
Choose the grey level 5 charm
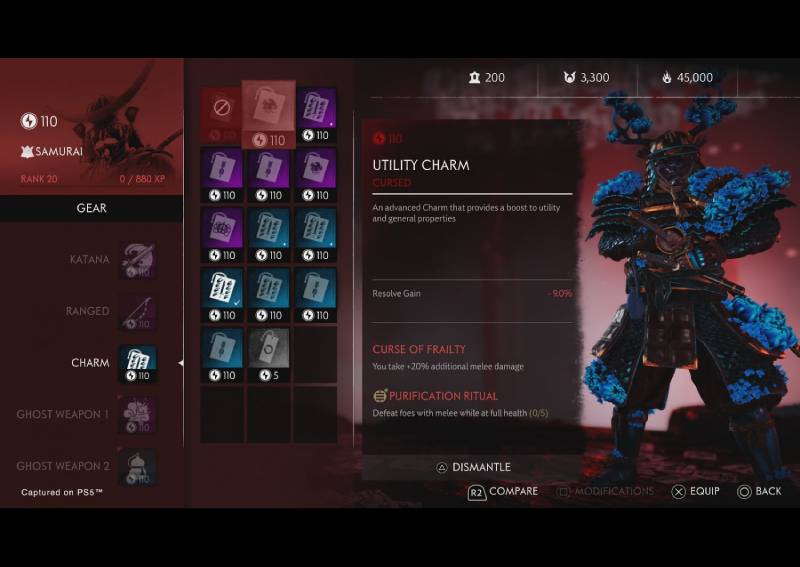(x=268, y=353)
